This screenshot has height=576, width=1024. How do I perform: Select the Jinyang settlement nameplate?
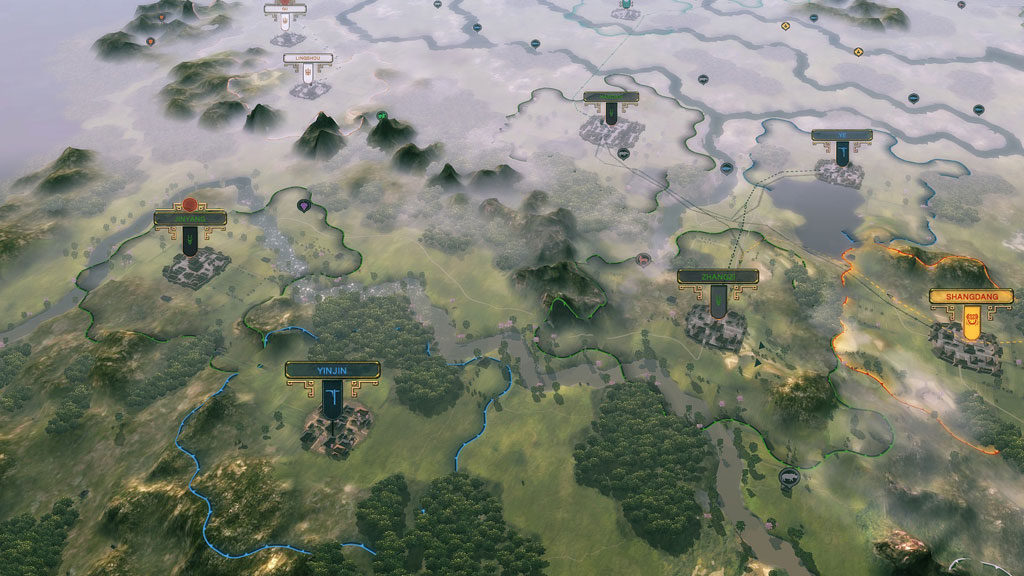pos(188,218)
